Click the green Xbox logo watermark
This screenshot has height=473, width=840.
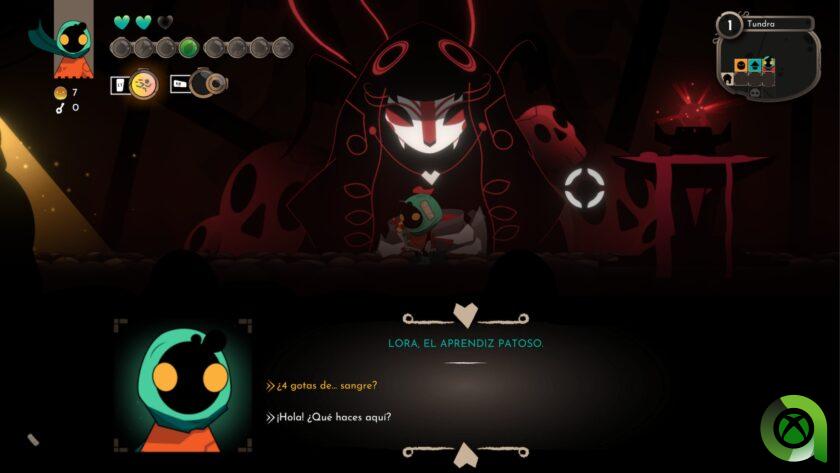coord(794,430)
